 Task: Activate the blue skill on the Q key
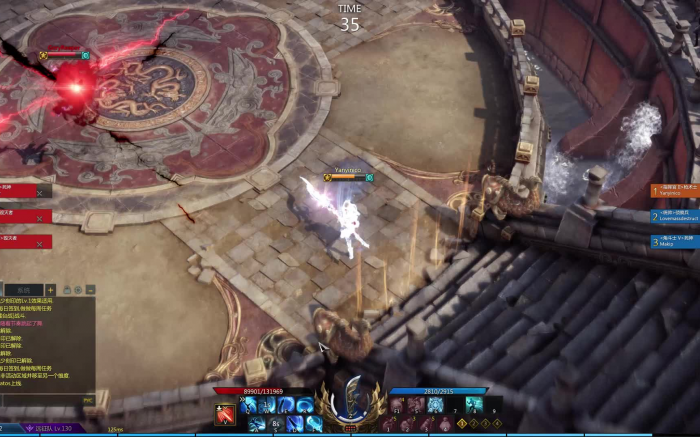(248, 404)
